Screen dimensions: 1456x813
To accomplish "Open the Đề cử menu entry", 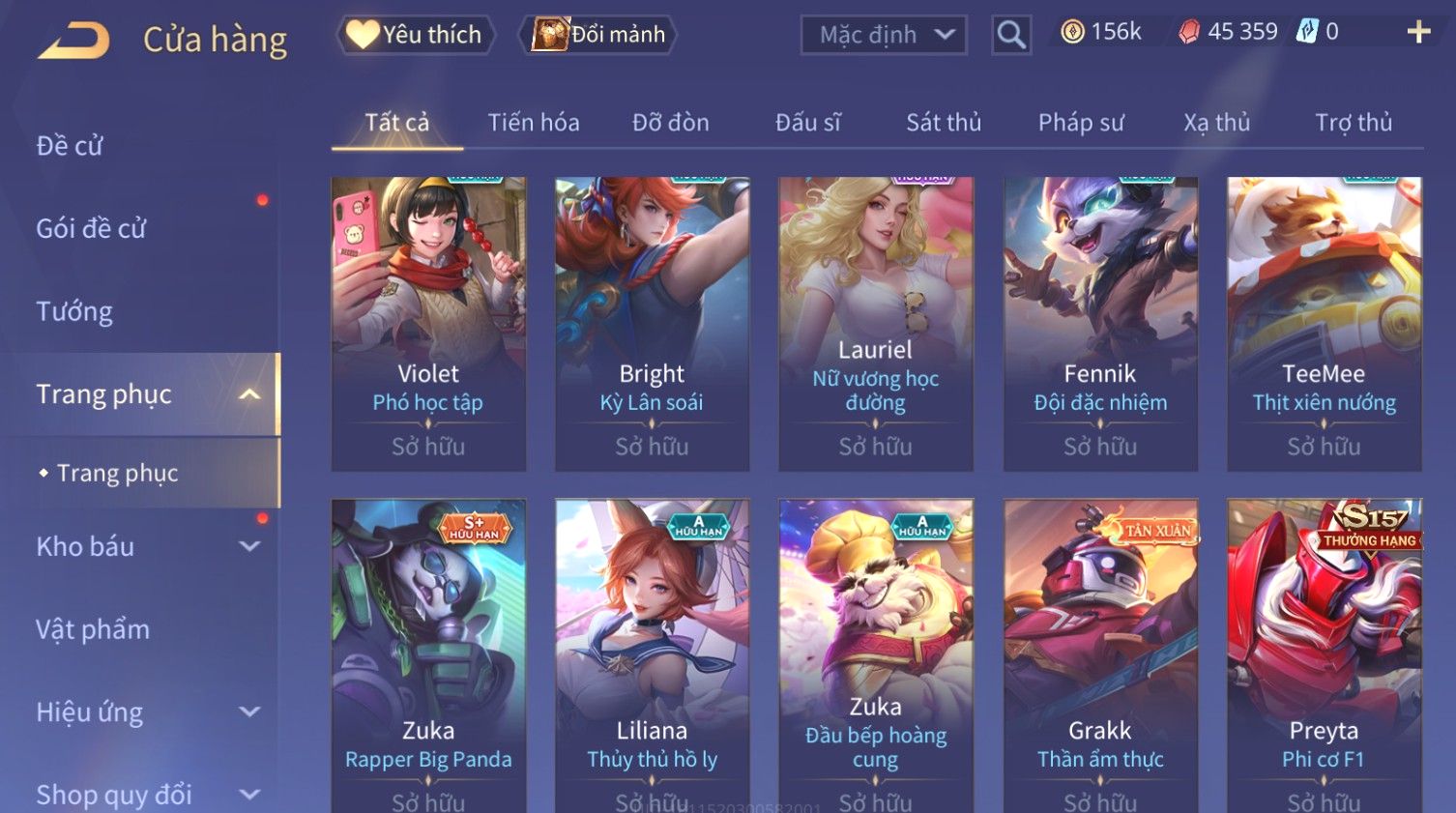I will coord(70,146).
